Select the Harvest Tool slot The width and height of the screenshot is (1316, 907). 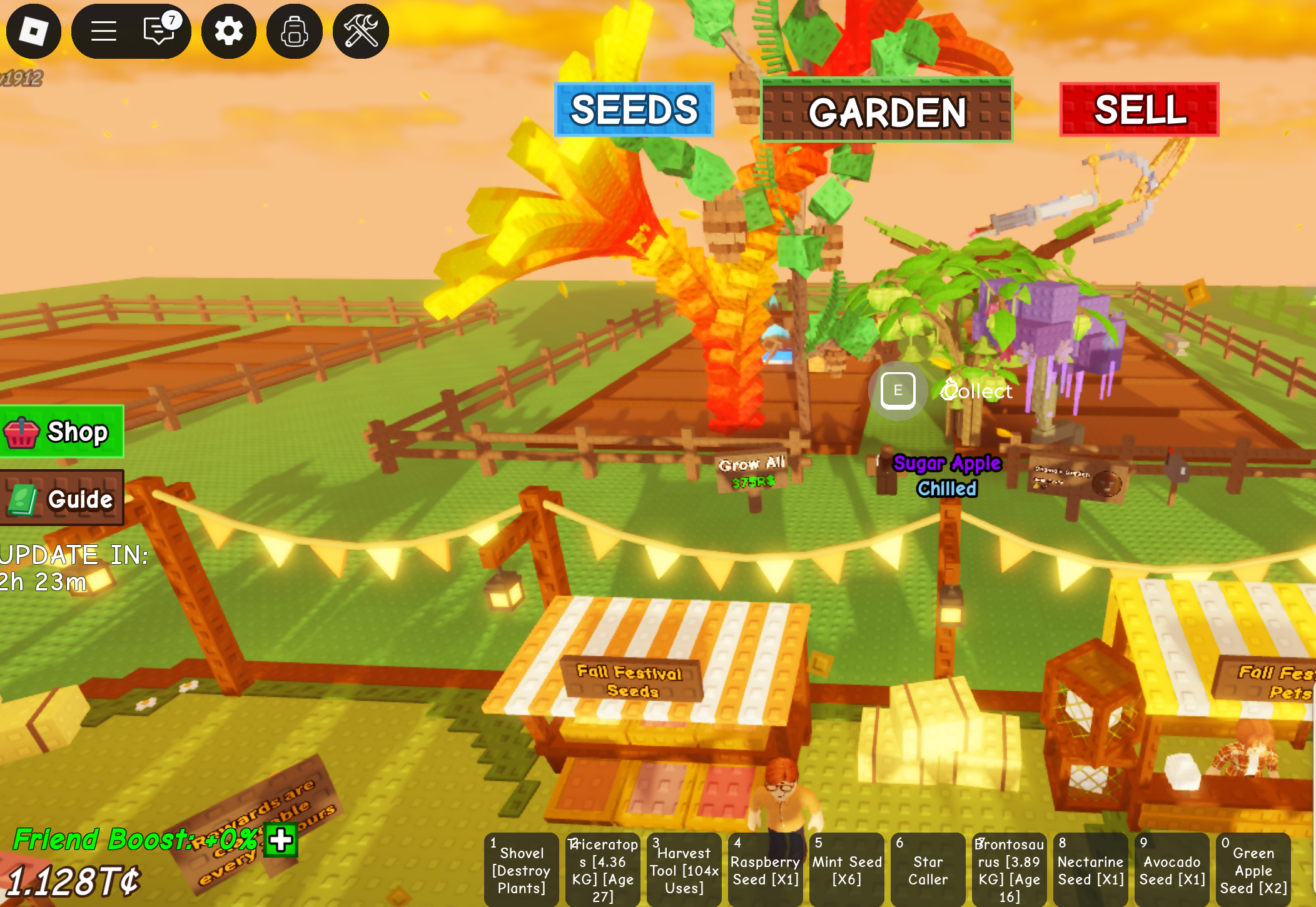coord(684,869)
